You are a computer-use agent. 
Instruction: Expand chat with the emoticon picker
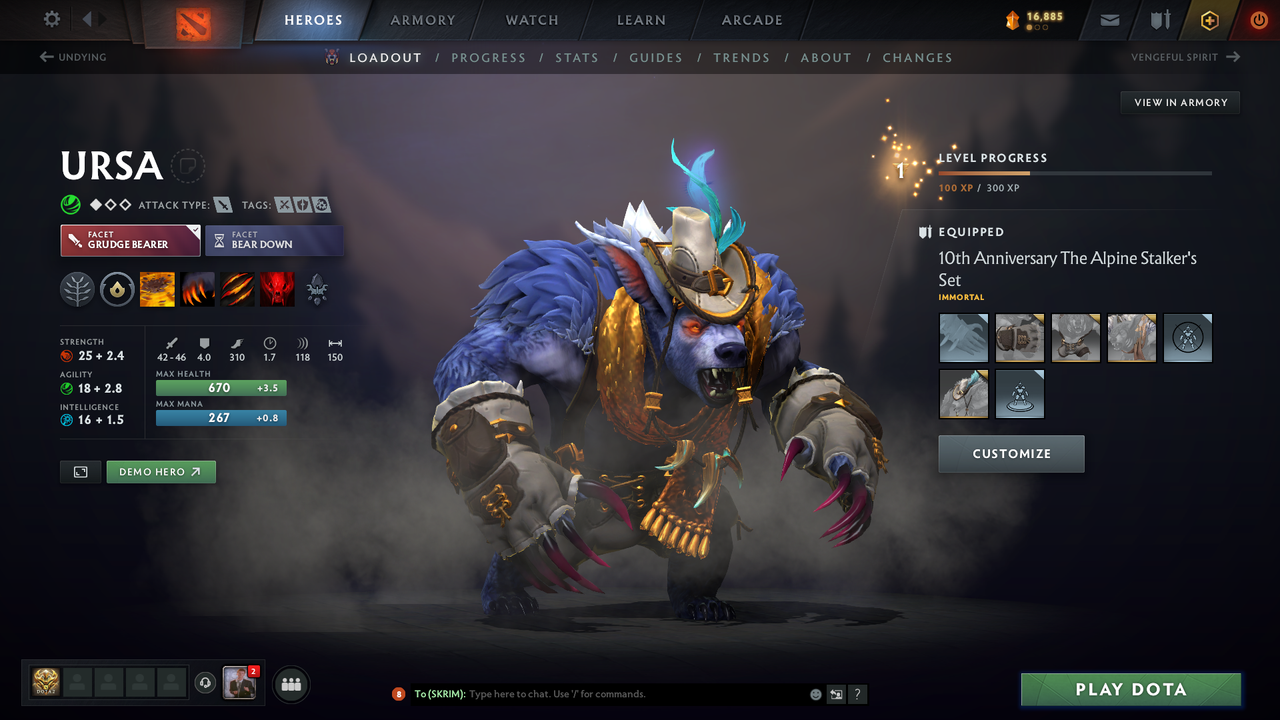point(814,693)
